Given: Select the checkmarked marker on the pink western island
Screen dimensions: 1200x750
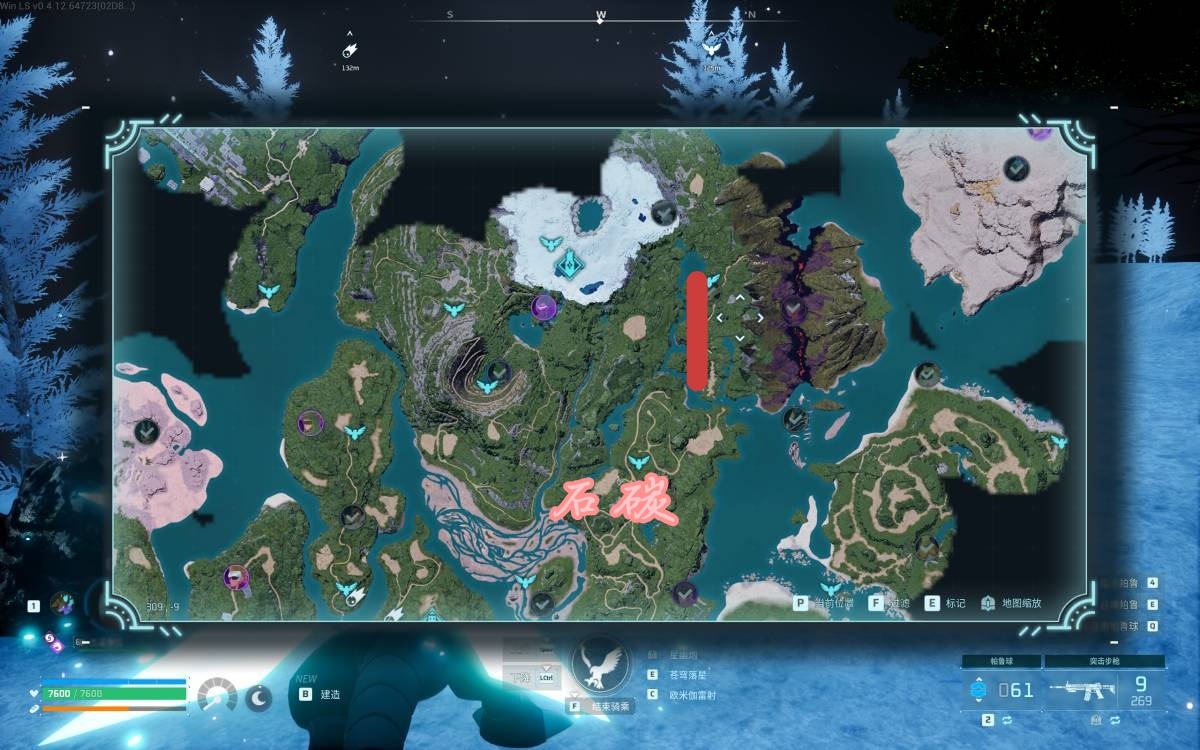Looking at the screenshot, I should pos(146,432).
